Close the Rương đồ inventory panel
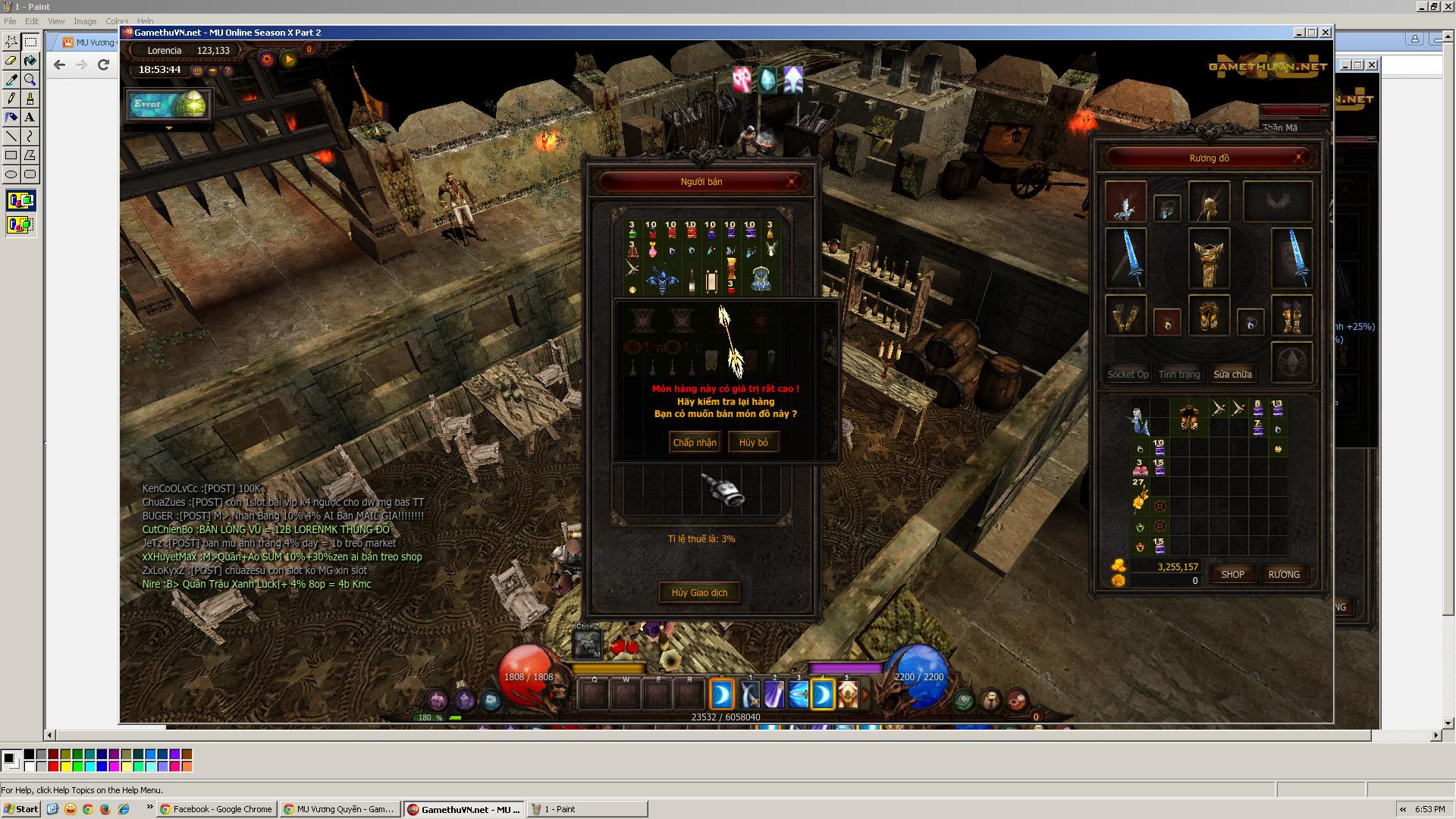This screenshot has height=819, width=1456. pos(1299,158)
